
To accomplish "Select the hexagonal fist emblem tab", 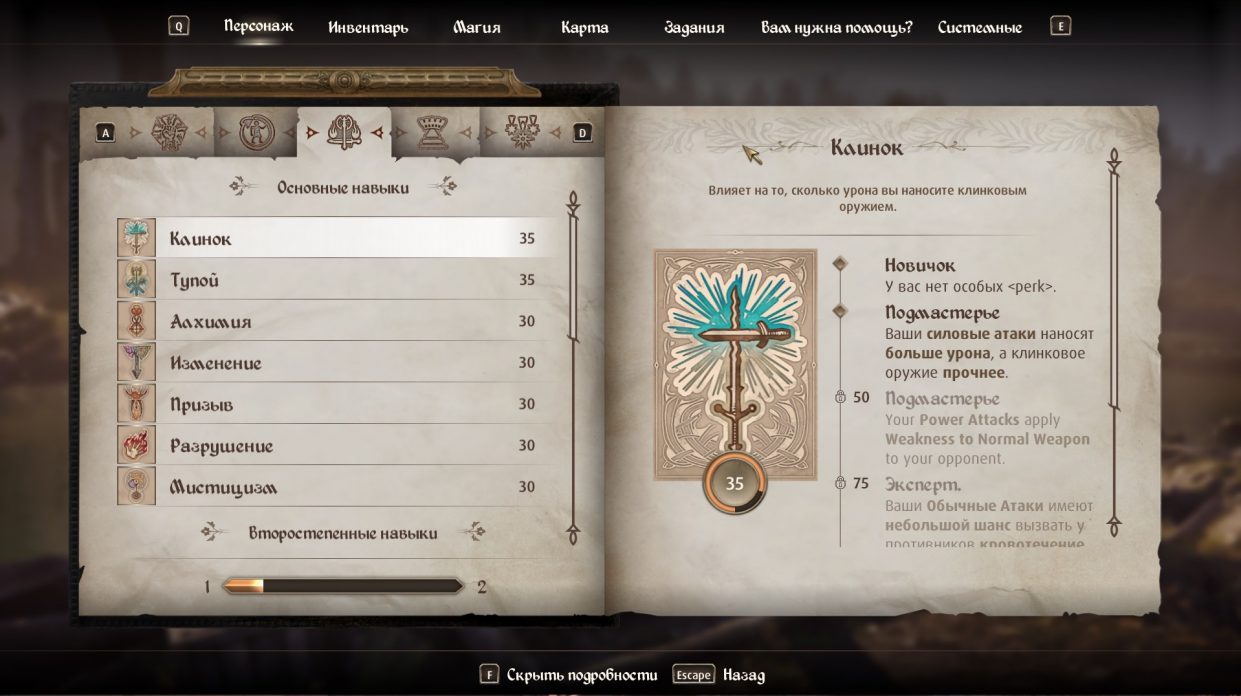I will (x=169, y=132).
